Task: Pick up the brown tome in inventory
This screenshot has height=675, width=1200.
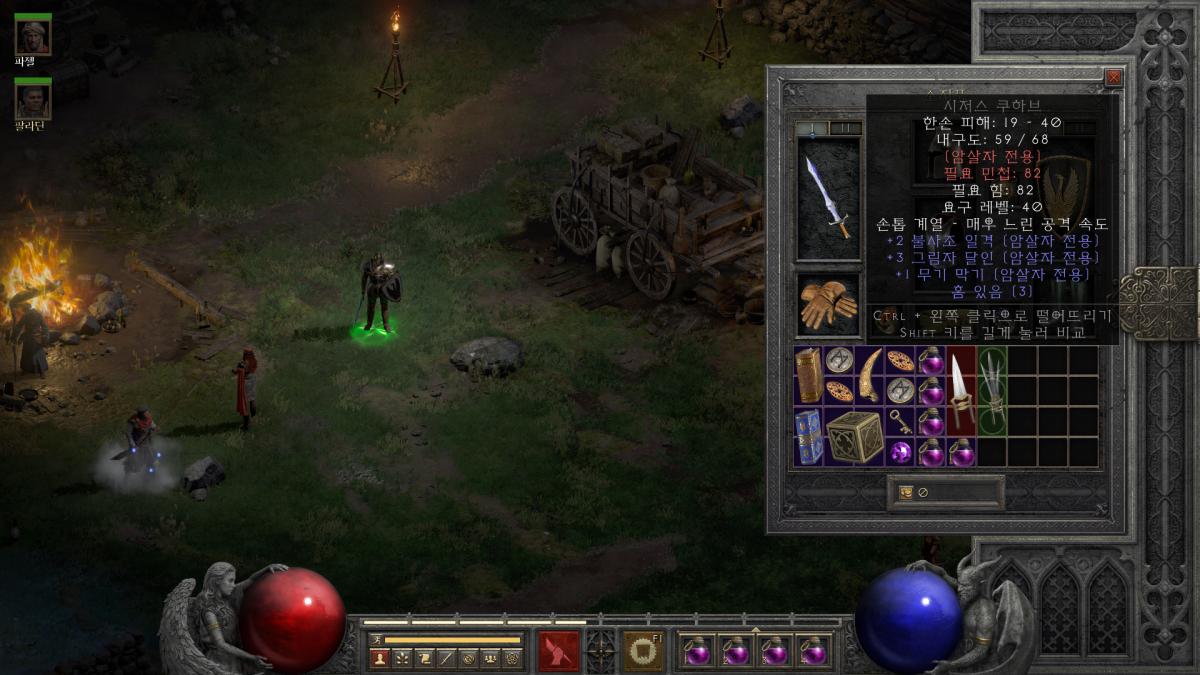Action: tap(809, 375)
